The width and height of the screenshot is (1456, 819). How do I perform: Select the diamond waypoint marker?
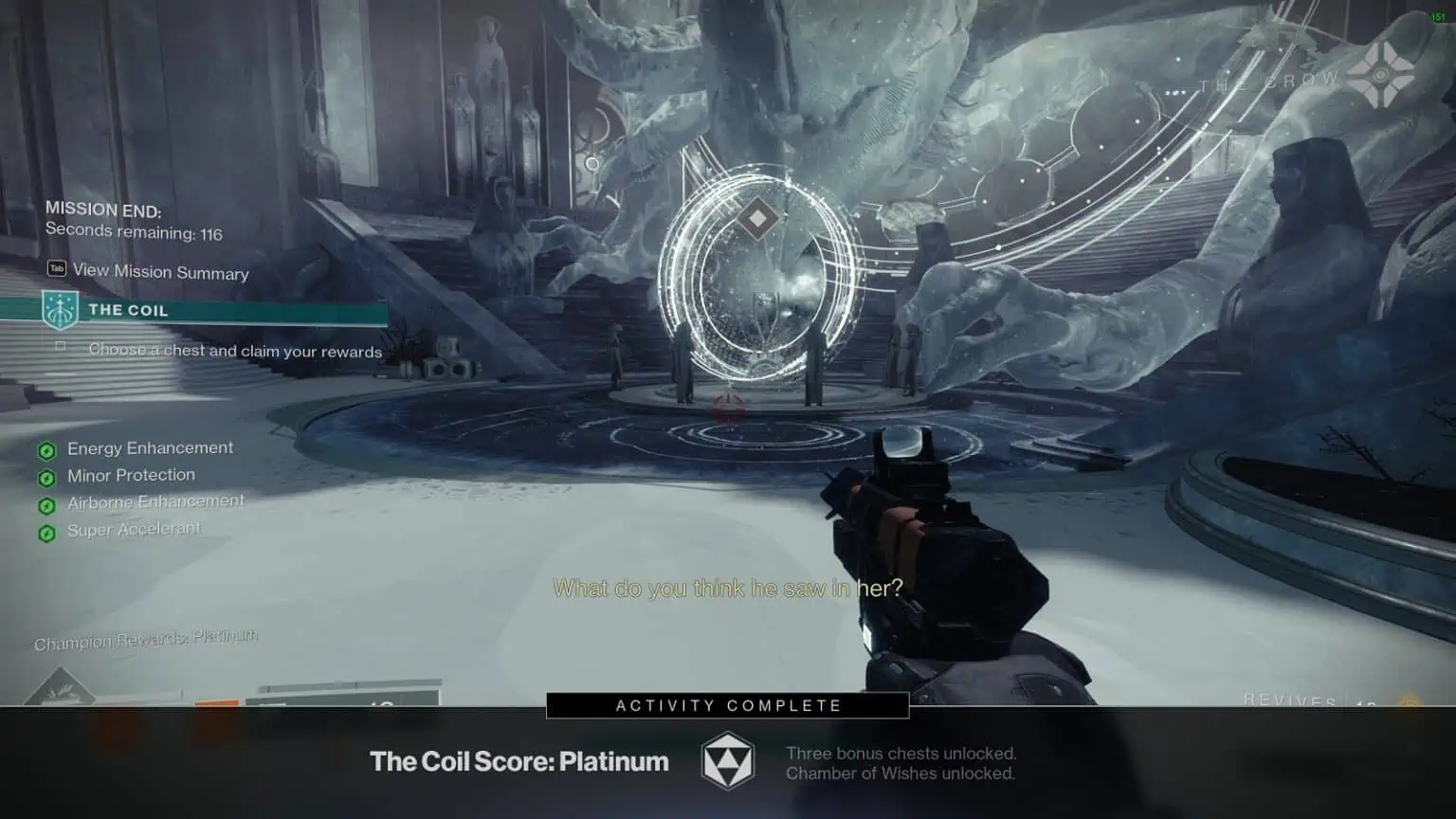(757, 220)
